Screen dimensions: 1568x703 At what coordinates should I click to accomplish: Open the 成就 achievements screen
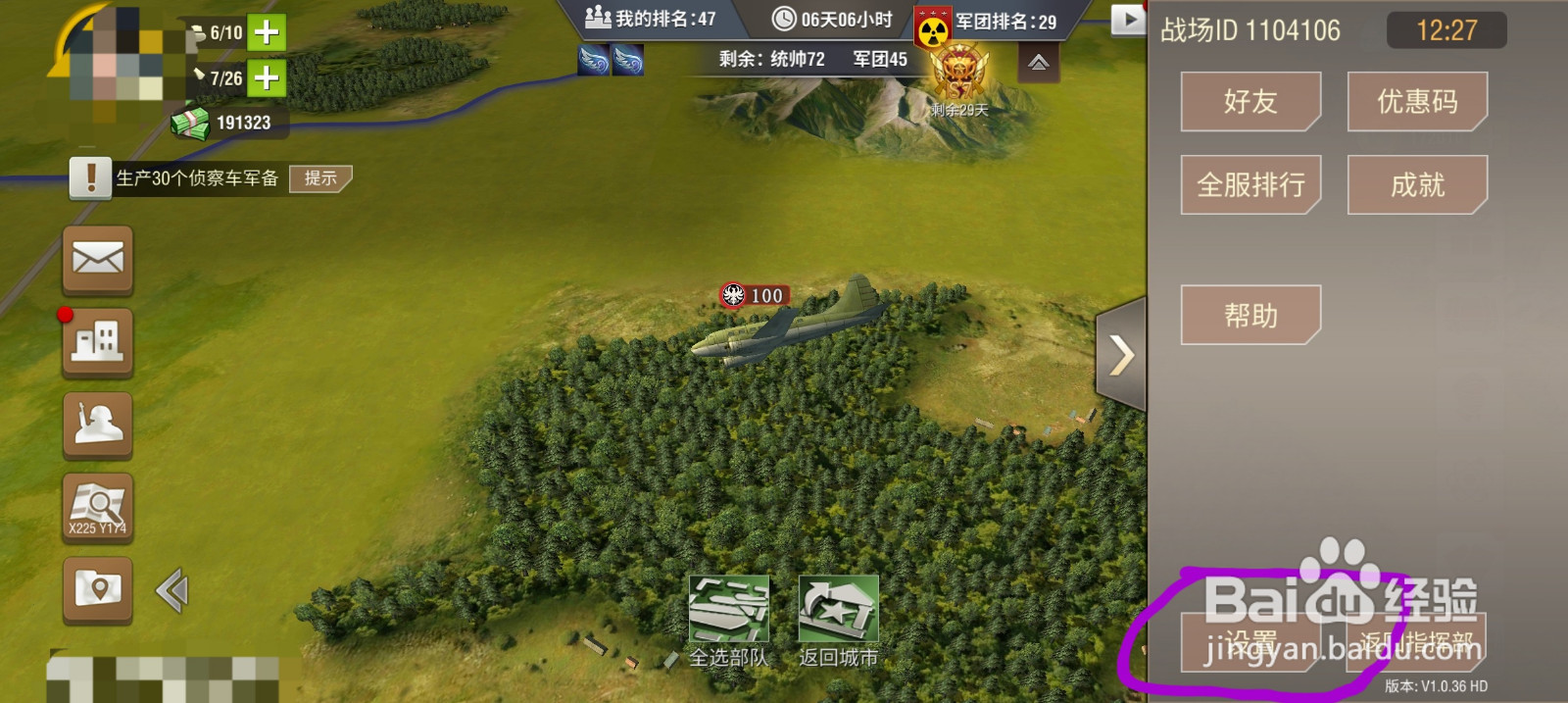tap(1417, 184)
